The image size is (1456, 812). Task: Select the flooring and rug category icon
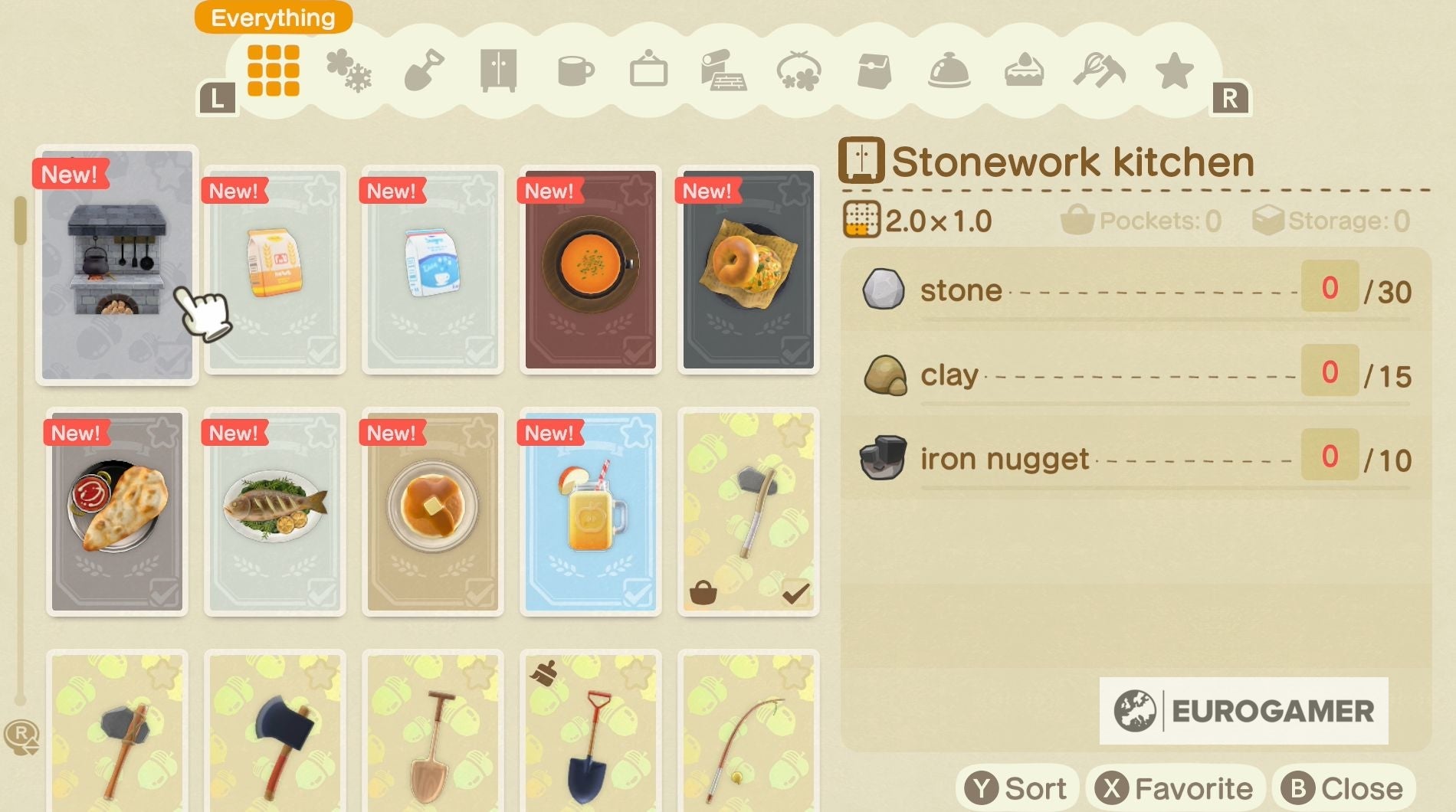point(724,70)
